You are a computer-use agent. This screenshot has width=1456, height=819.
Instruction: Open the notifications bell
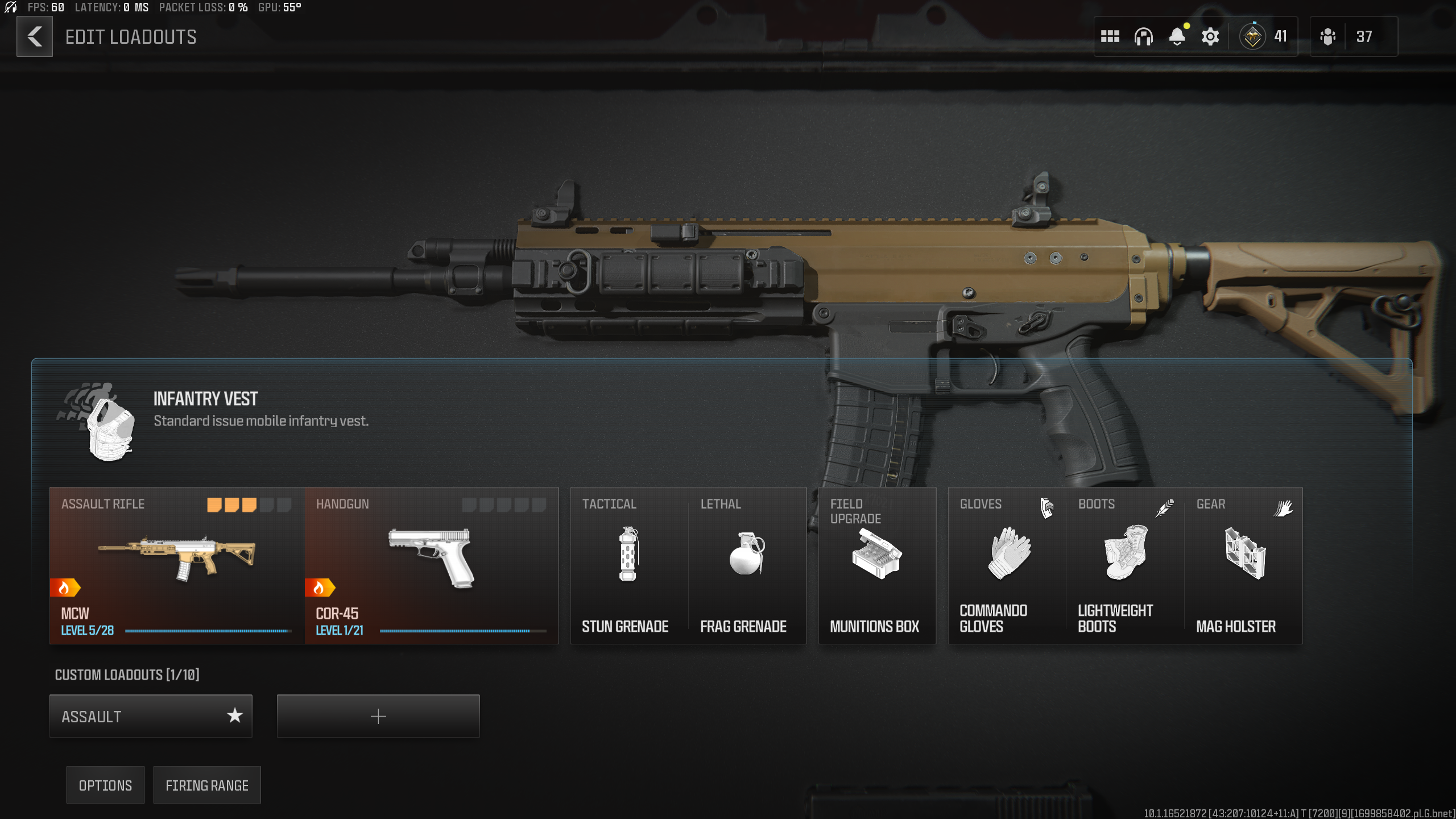coord(1177,37)
